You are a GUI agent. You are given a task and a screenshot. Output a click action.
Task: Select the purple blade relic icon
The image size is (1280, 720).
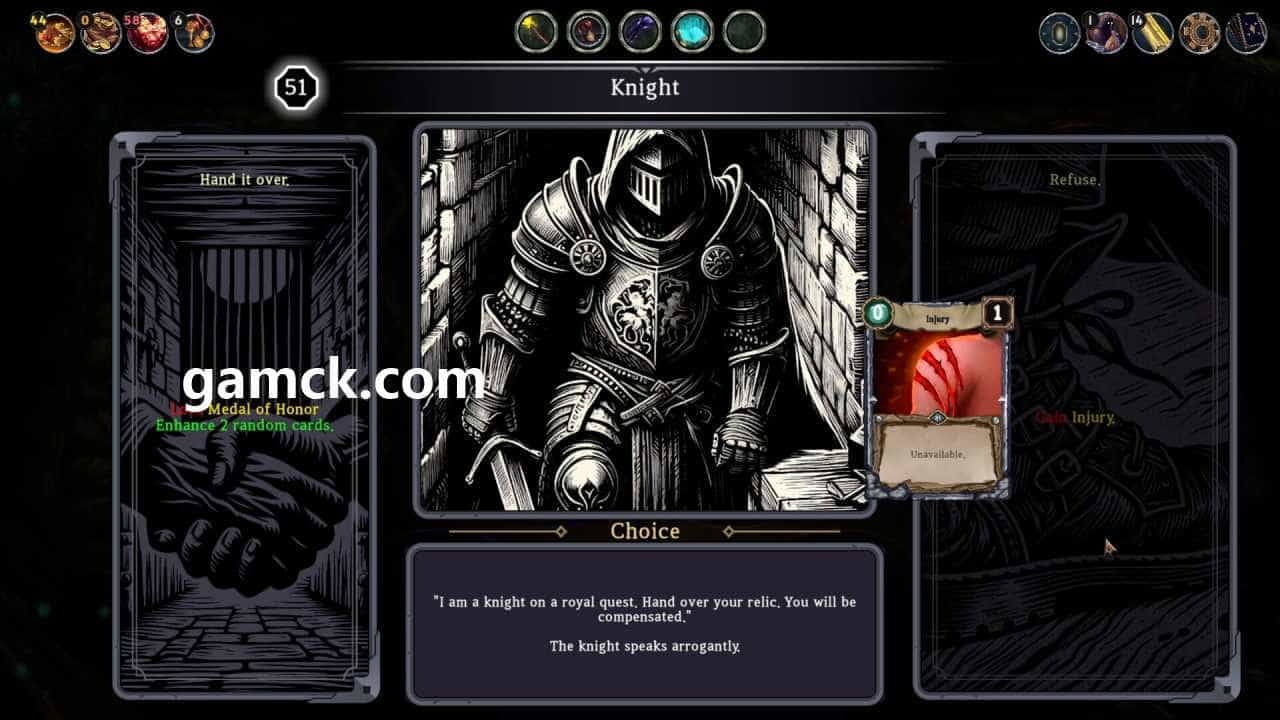[x=640, y=32]
